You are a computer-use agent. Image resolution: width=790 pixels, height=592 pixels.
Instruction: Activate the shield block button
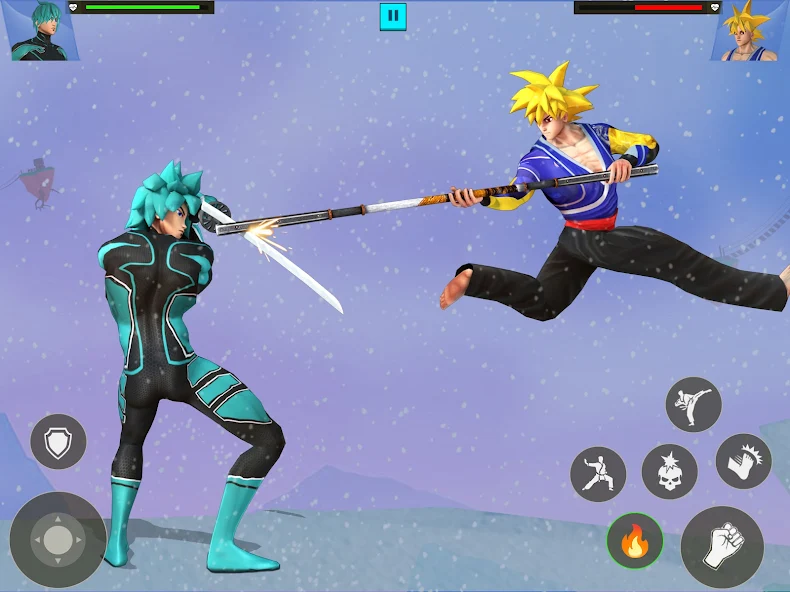58,441
